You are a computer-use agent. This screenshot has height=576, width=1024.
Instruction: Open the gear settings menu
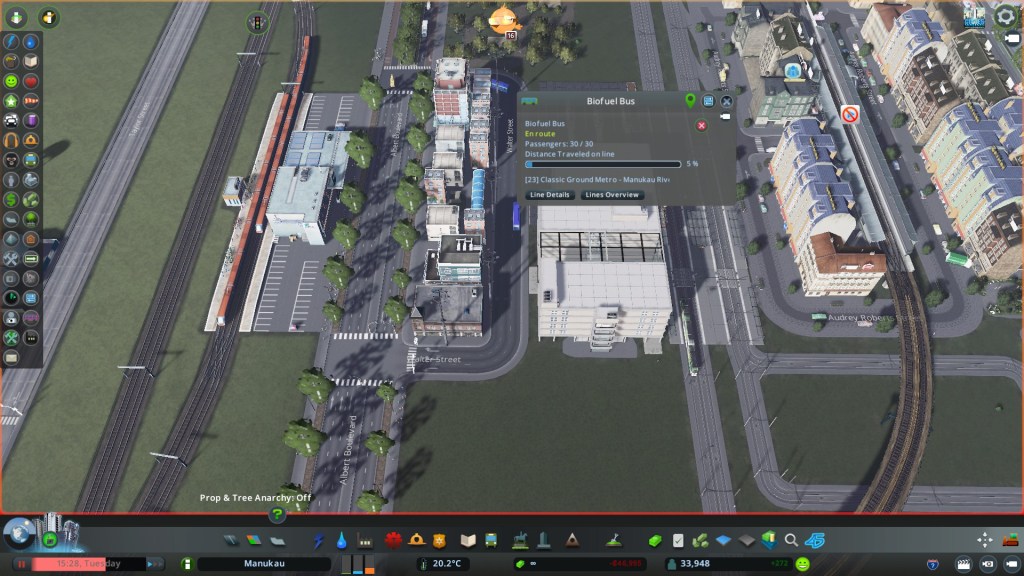pos(1004,15)
